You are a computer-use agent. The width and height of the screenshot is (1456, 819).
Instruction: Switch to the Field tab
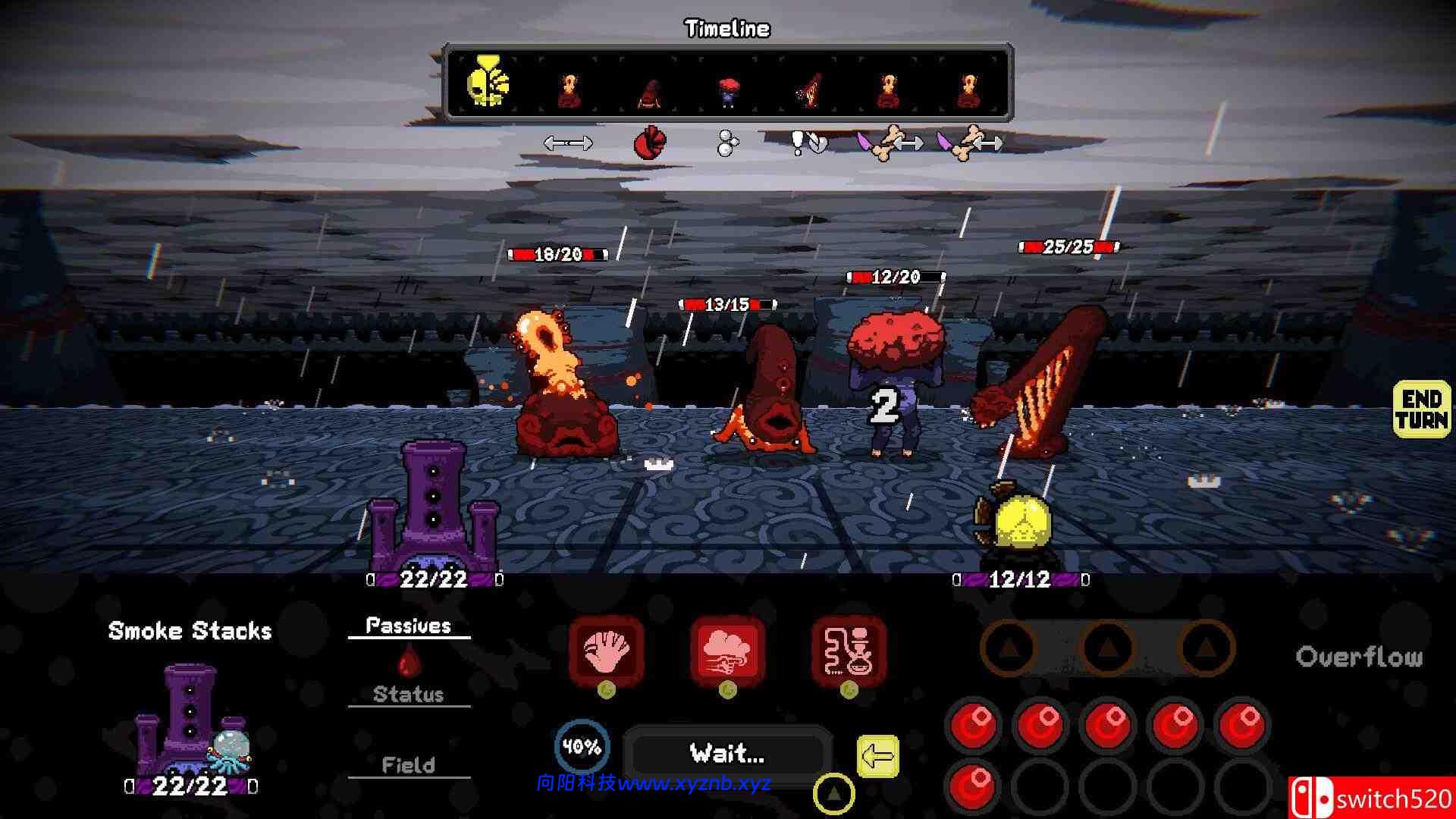(409, 764)
